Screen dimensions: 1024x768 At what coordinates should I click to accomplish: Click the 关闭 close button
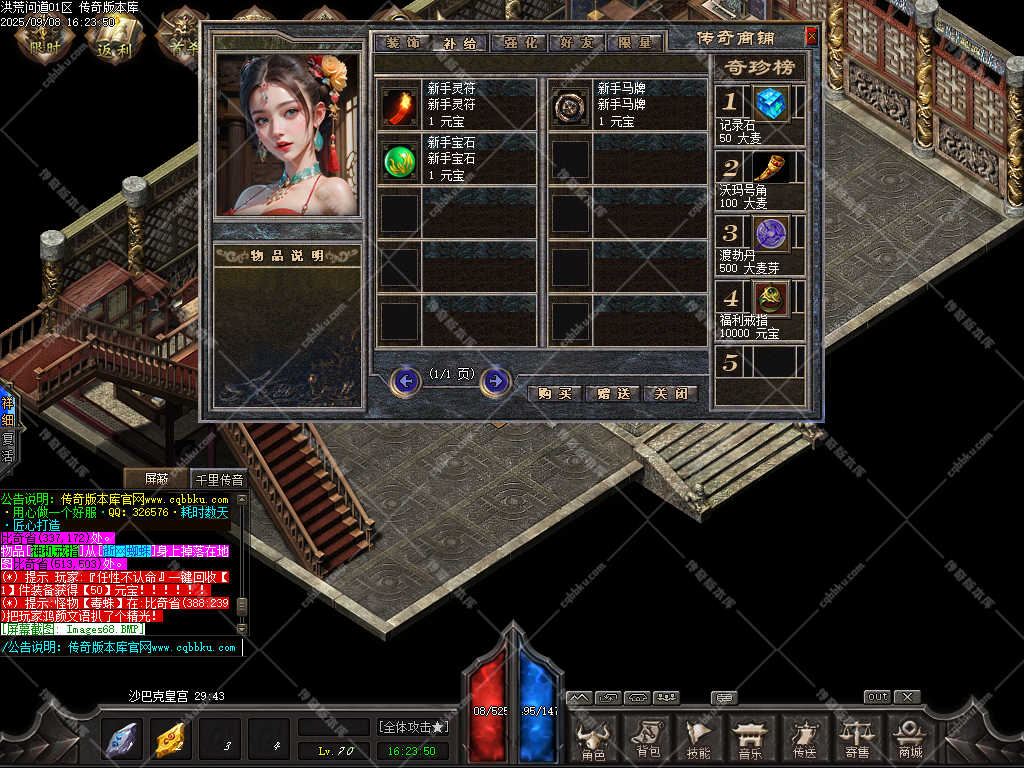670,394
